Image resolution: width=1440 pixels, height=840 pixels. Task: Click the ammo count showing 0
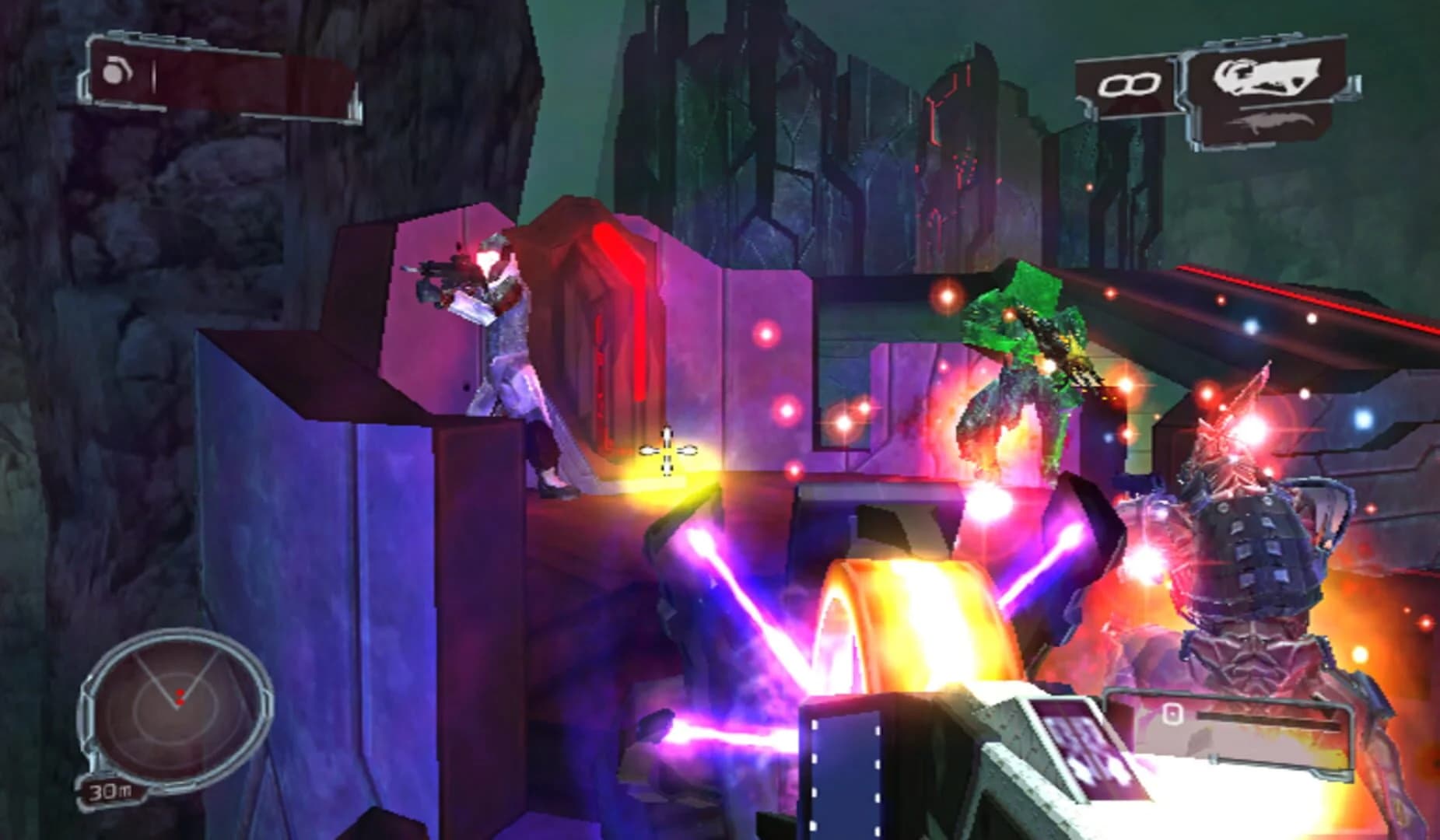click(1173, 716)
